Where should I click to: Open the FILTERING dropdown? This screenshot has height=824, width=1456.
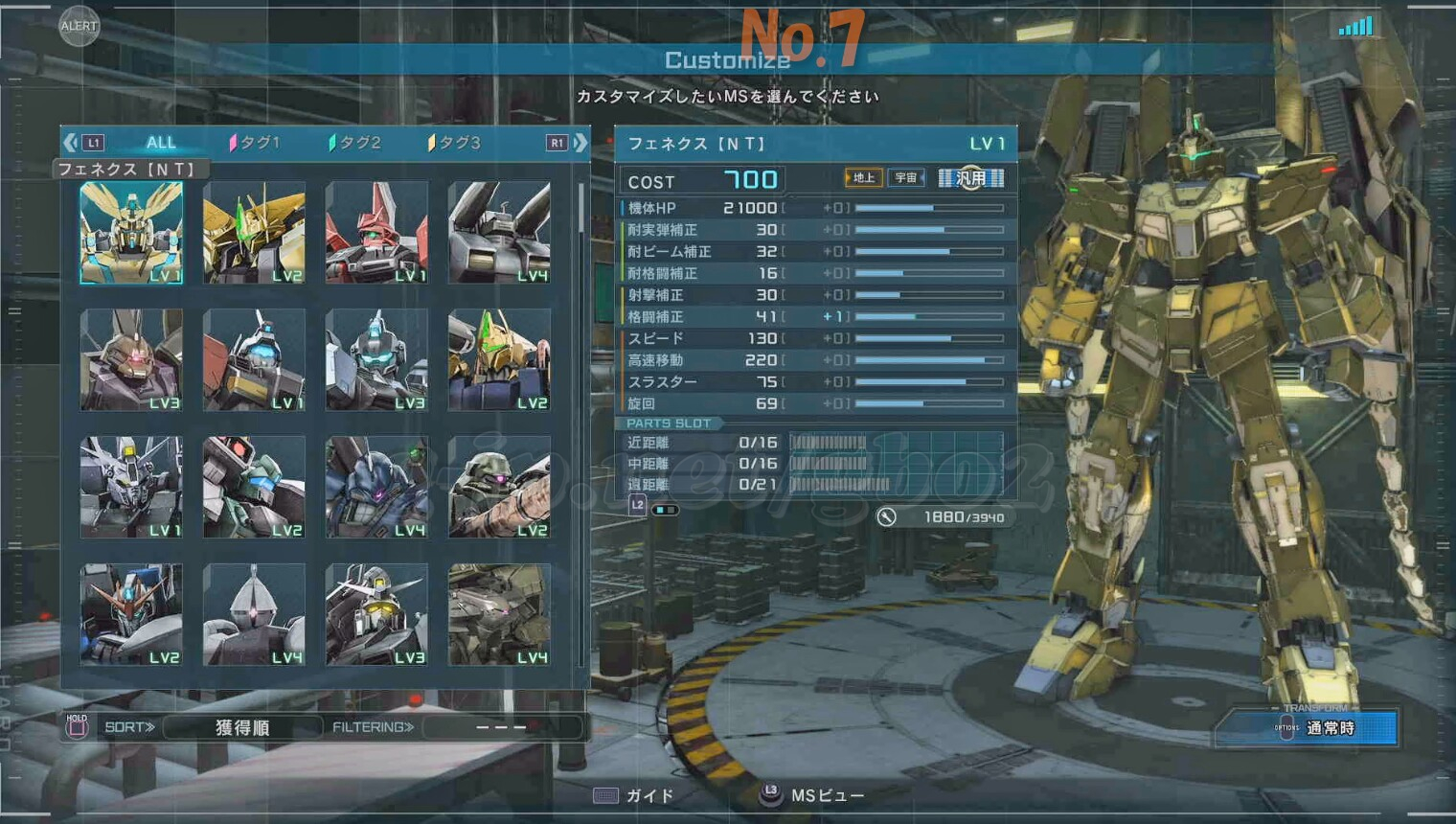pos(501,727)
